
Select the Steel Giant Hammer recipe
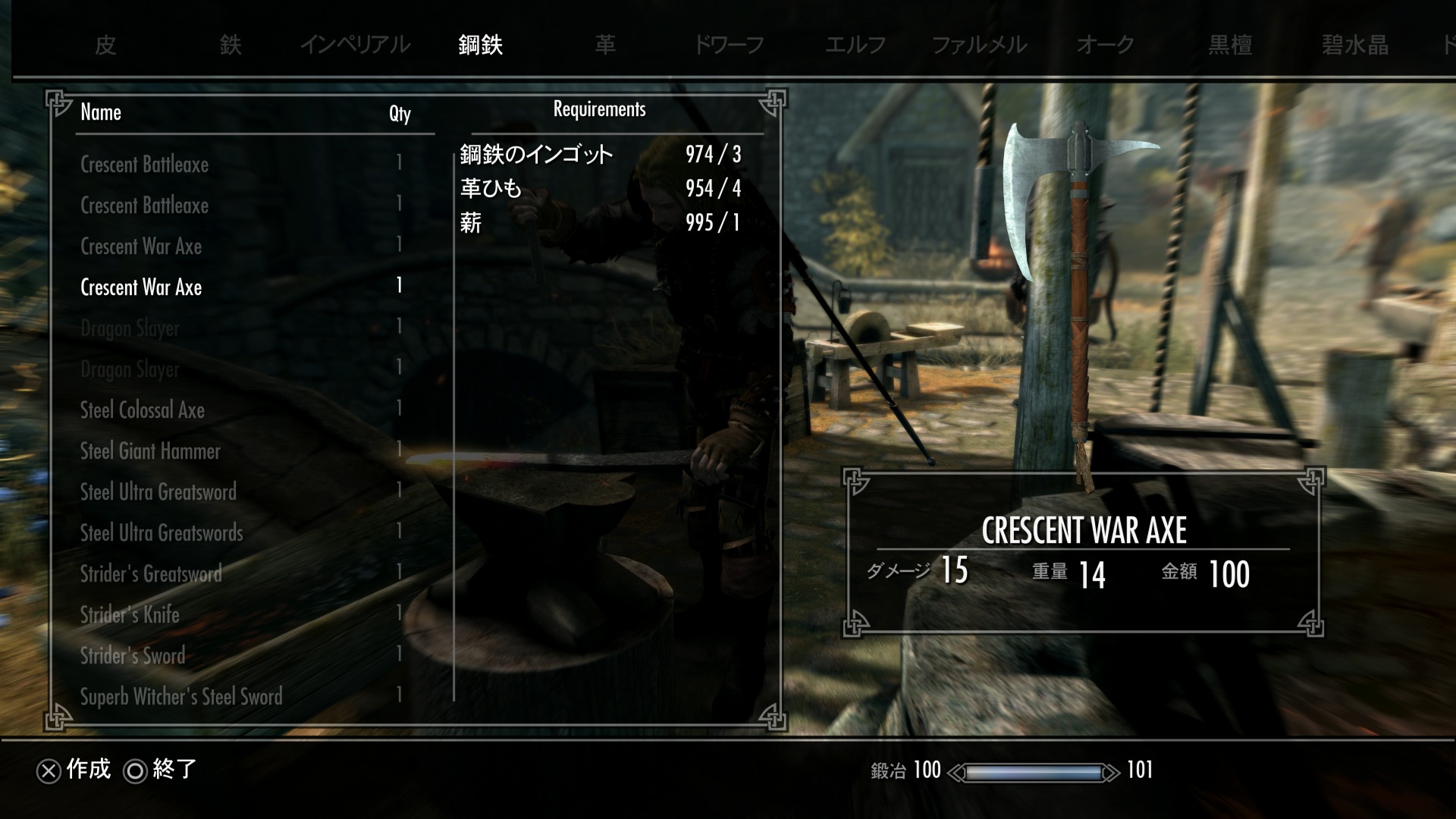click(150, 451)
